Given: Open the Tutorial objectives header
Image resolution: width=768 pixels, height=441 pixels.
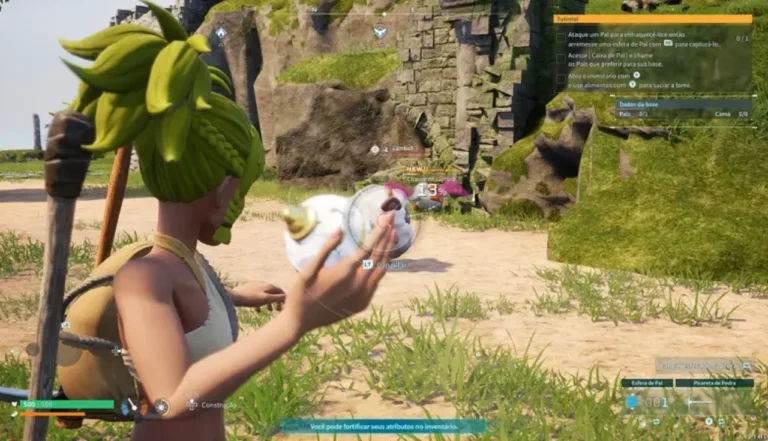Looking at the screenshot, I should 652,19.
